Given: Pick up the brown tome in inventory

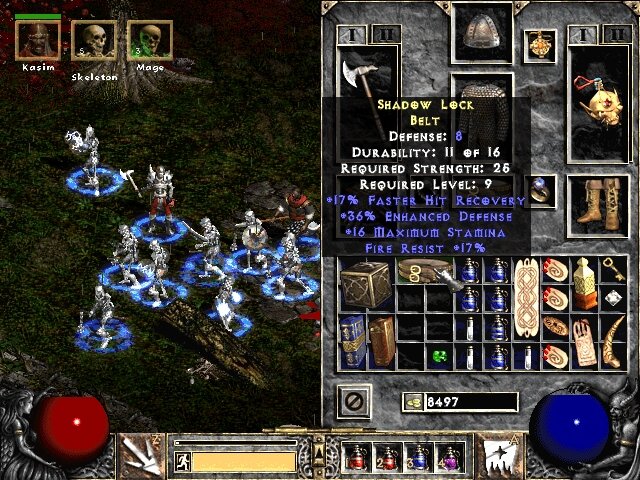Looking at the screenshot, I should pos(381,341).
